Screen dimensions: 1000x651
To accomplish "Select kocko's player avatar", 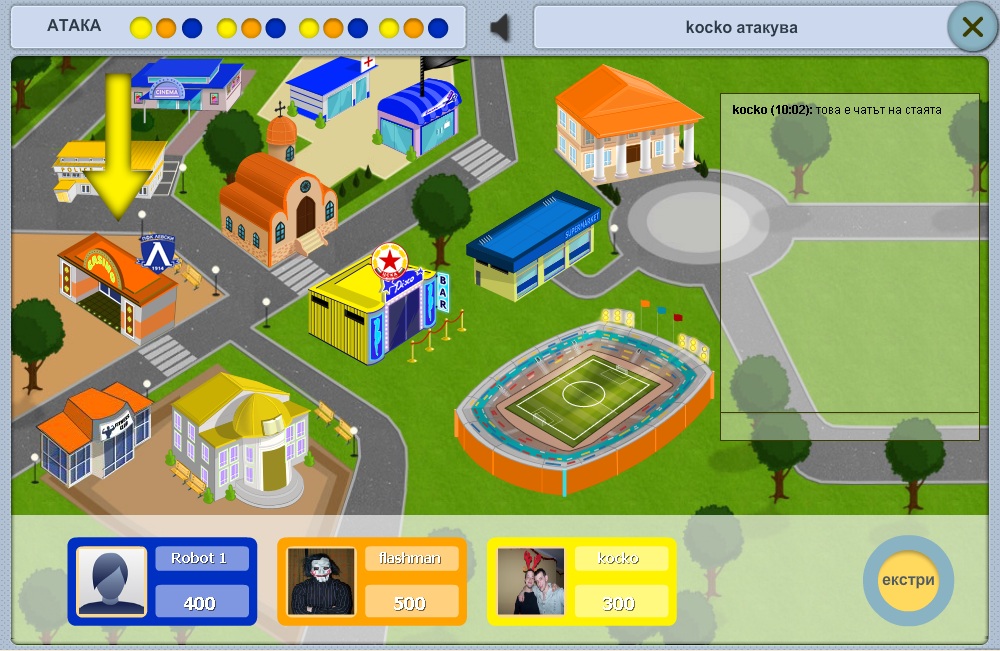I will click(531, 581).
